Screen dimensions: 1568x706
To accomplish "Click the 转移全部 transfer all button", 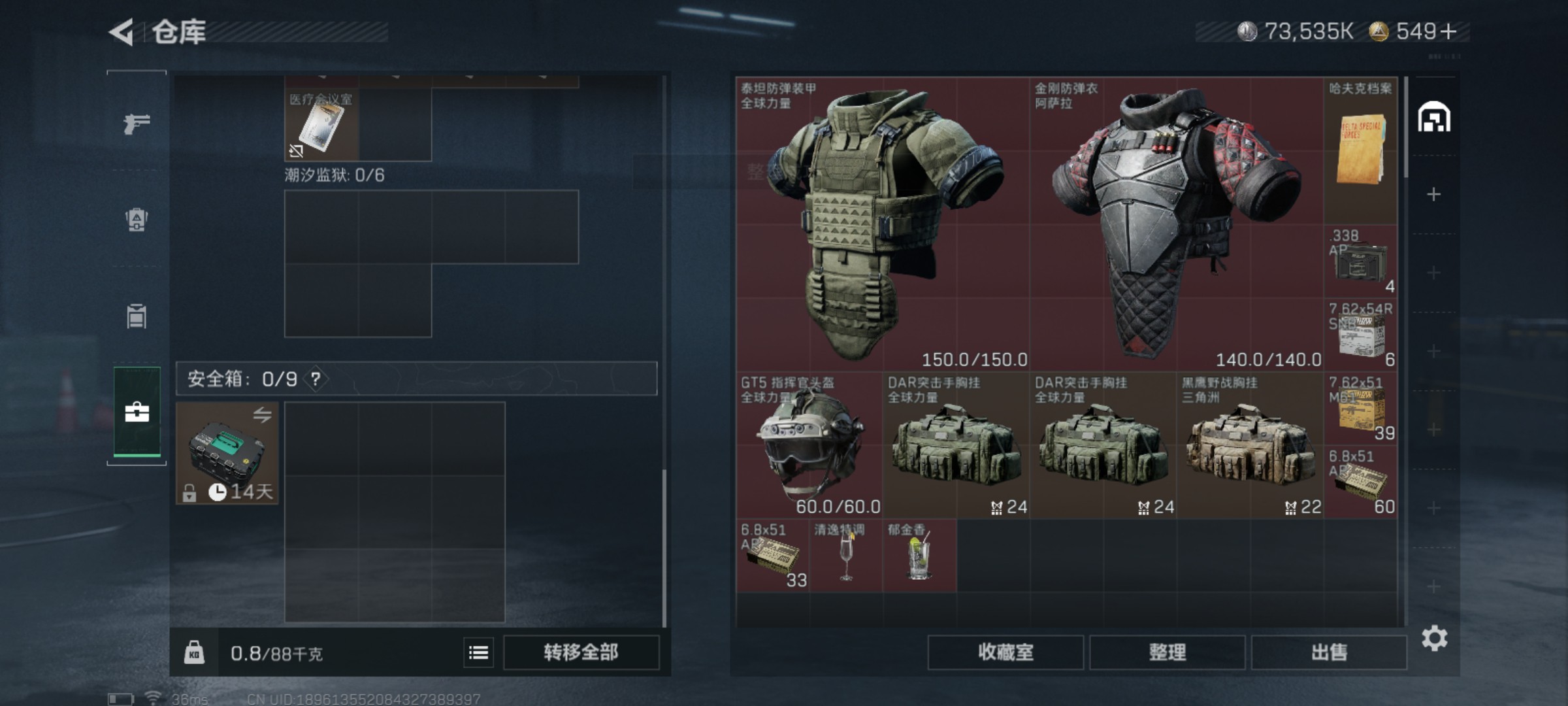I will [581, 652].
